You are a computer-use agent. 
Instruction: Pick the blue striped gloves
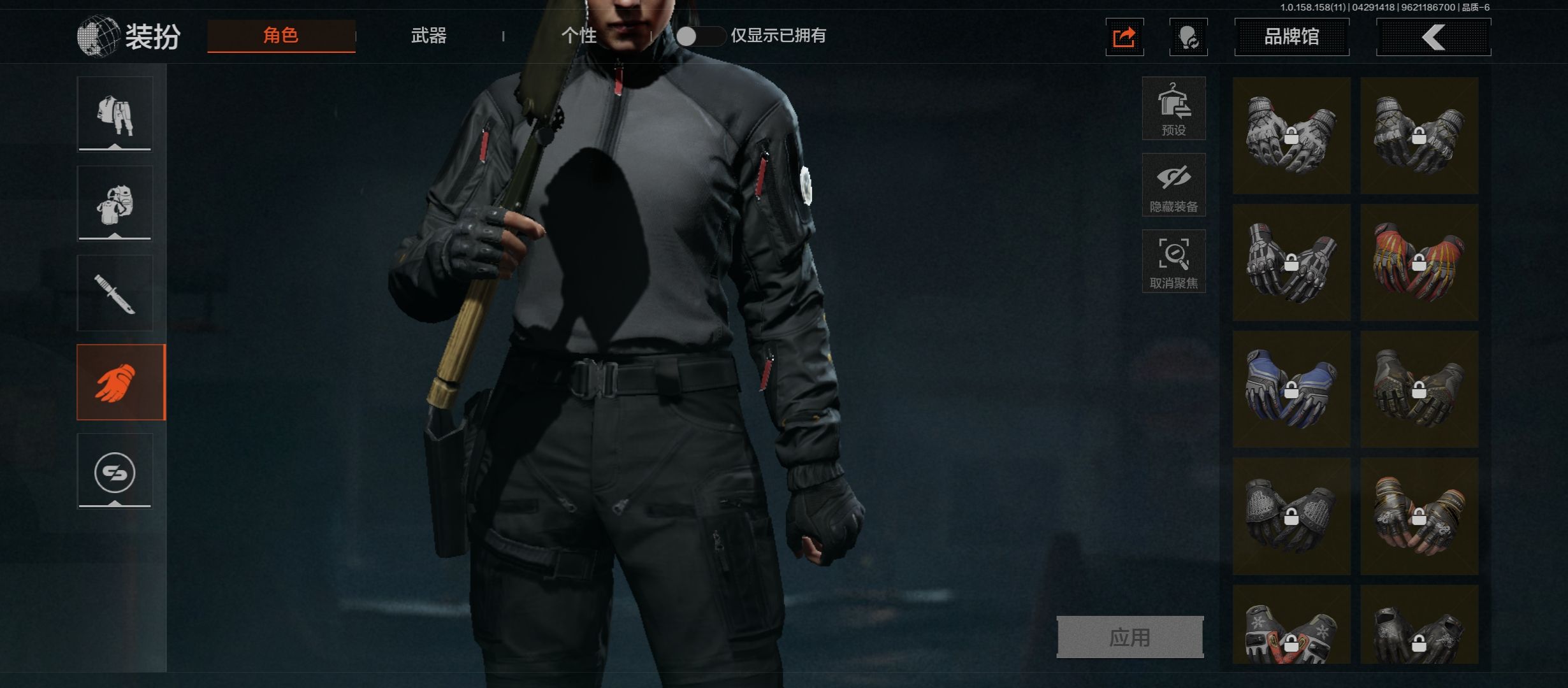pos(1291,389)
